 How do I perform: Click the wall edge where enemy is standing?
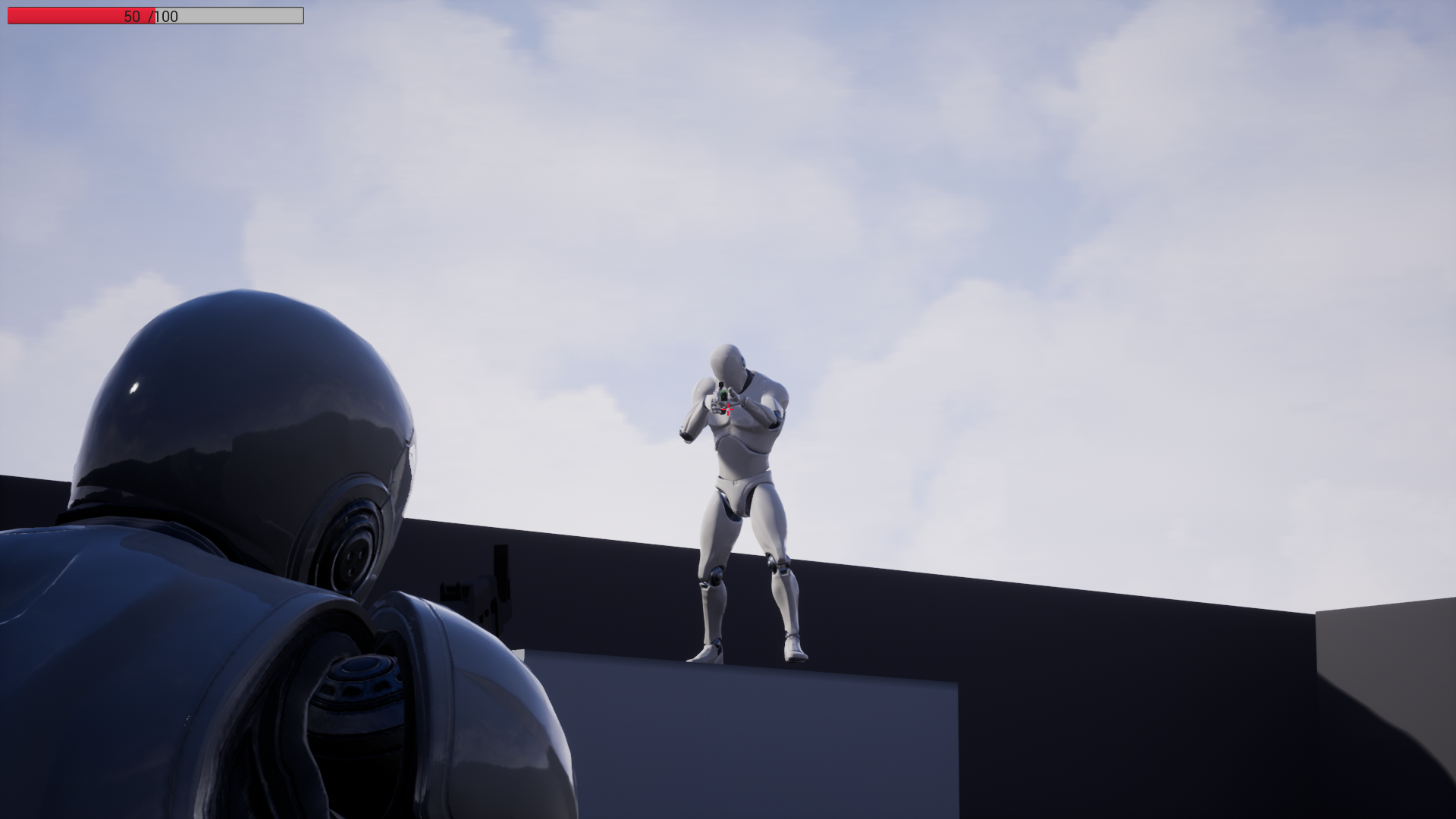751,667
